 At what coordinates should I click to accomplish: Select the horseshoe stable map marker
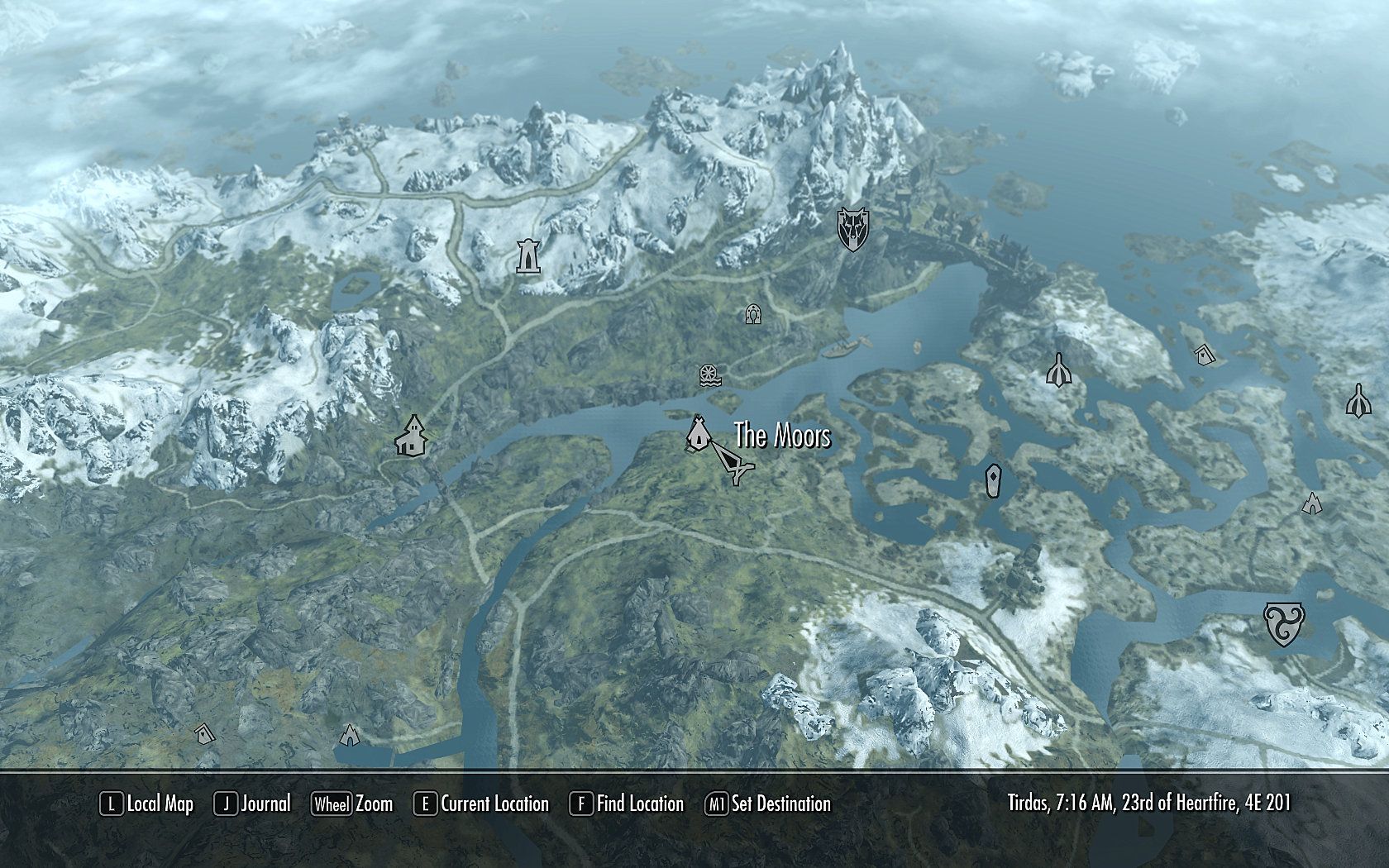pos(753,314)
